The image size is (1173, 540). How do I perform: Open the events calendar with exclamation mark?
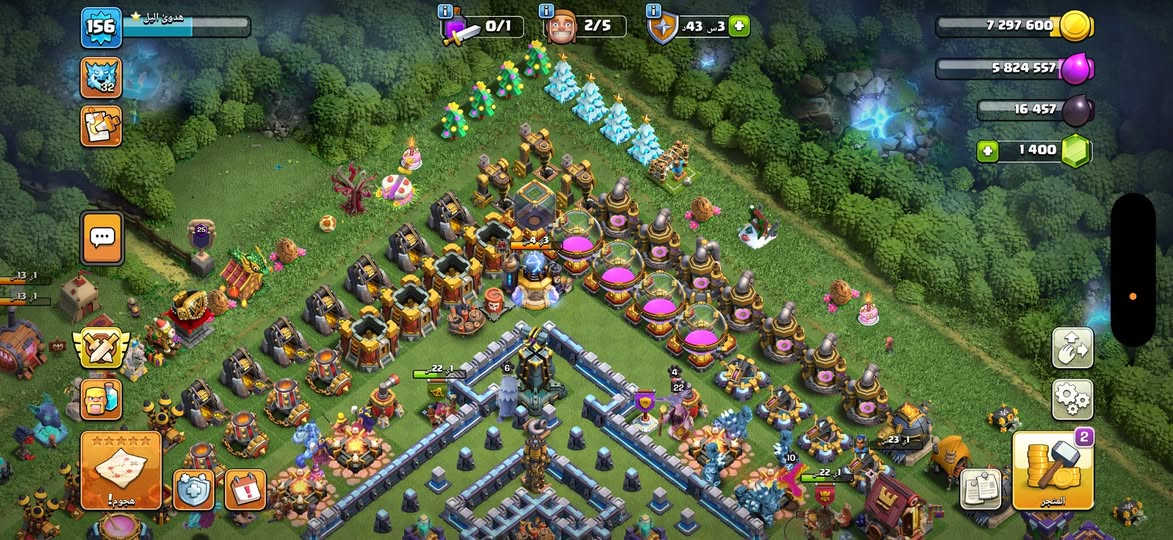point(245,490)
